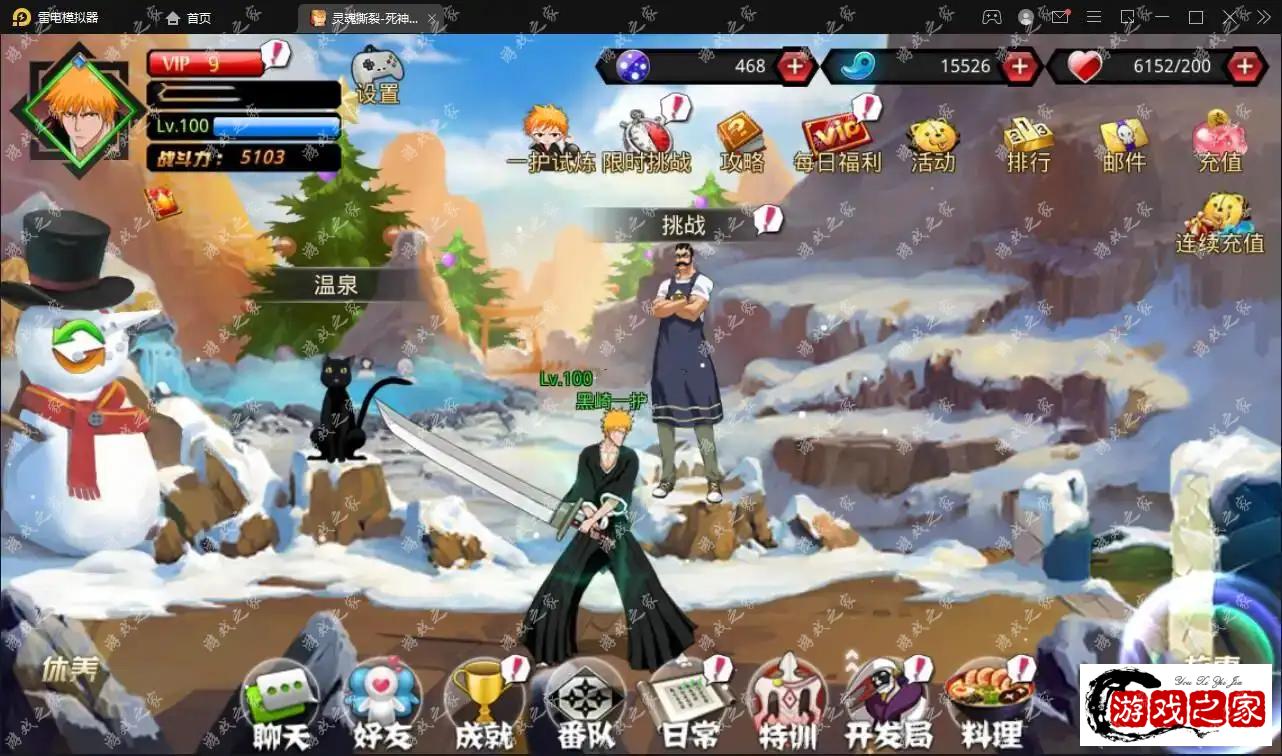Image resolution: width=1282 pixels, height=756 pixels.
Task: Switch to the 首页 home tab
Action: (188, 18)
